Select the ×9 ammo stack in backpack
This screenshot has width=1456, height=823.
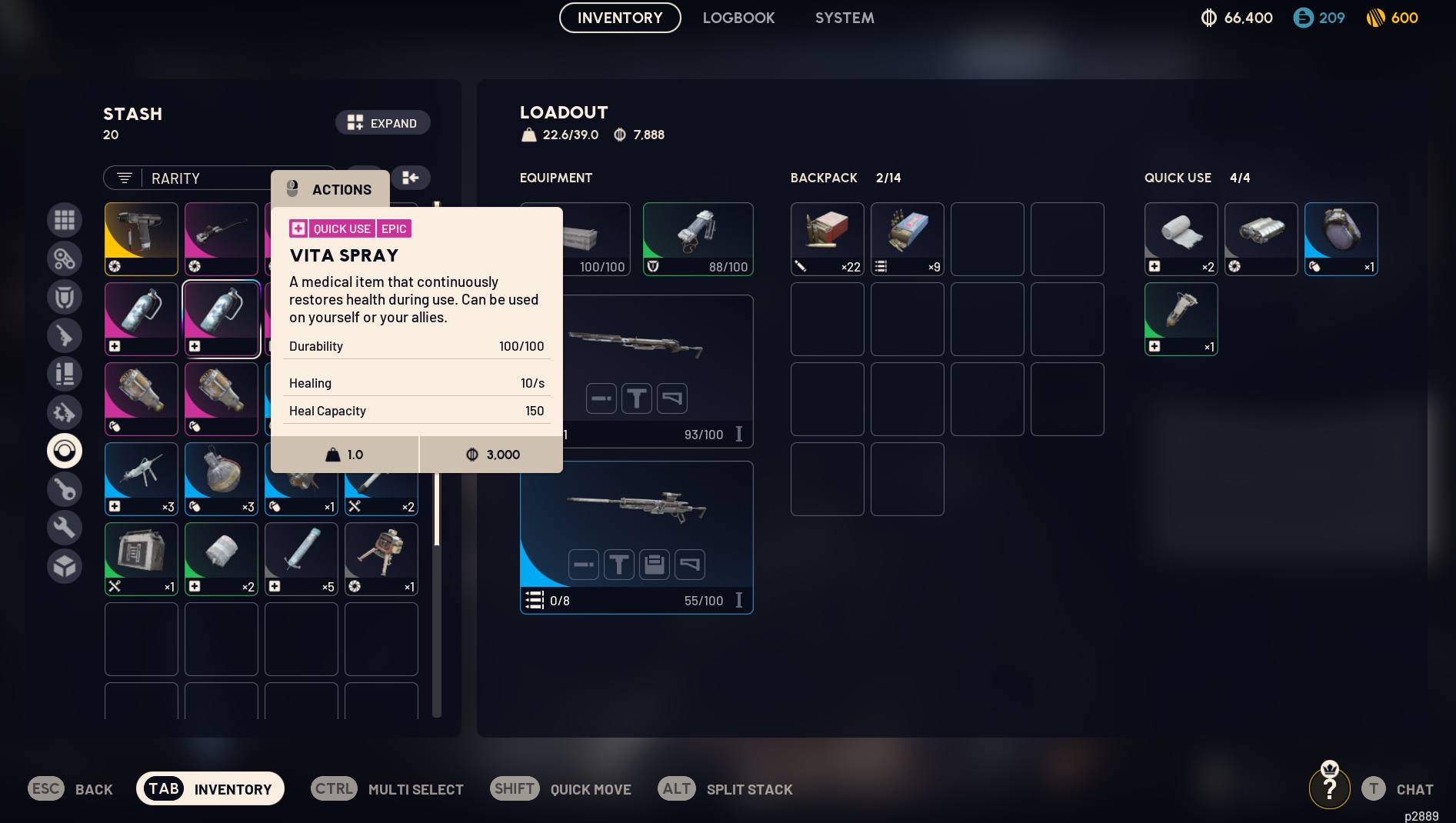[x=907, y=238]
